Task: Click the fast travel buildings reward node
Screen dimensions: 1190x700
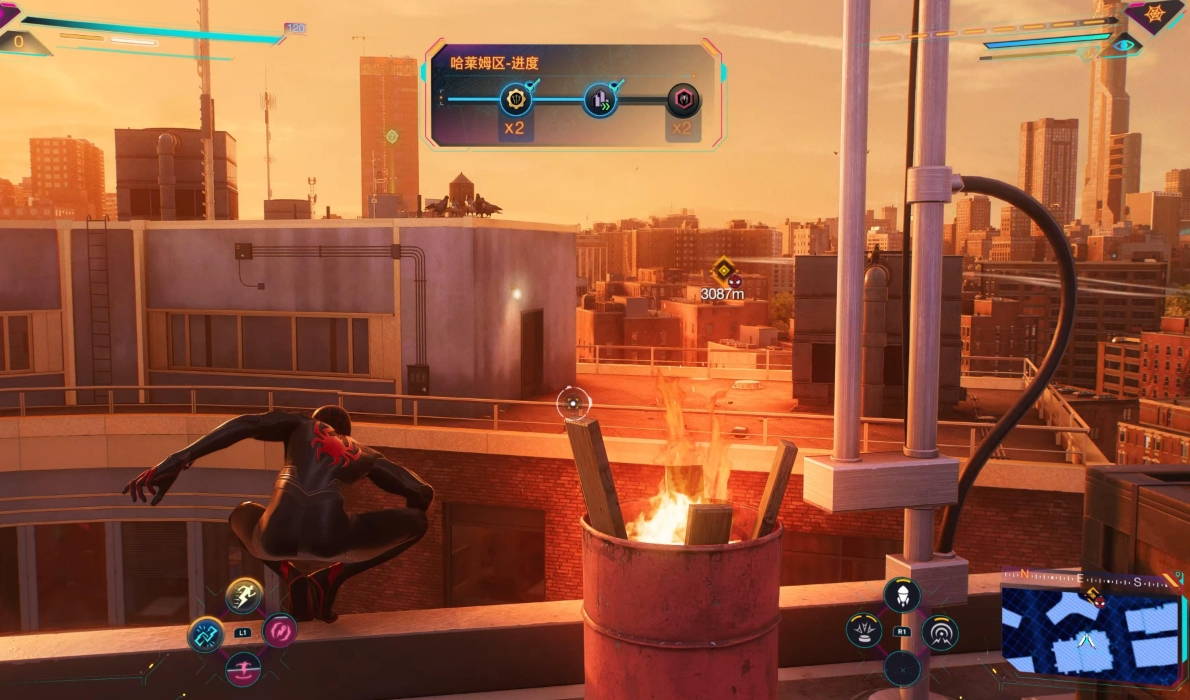Action: (x=600, y=100)
